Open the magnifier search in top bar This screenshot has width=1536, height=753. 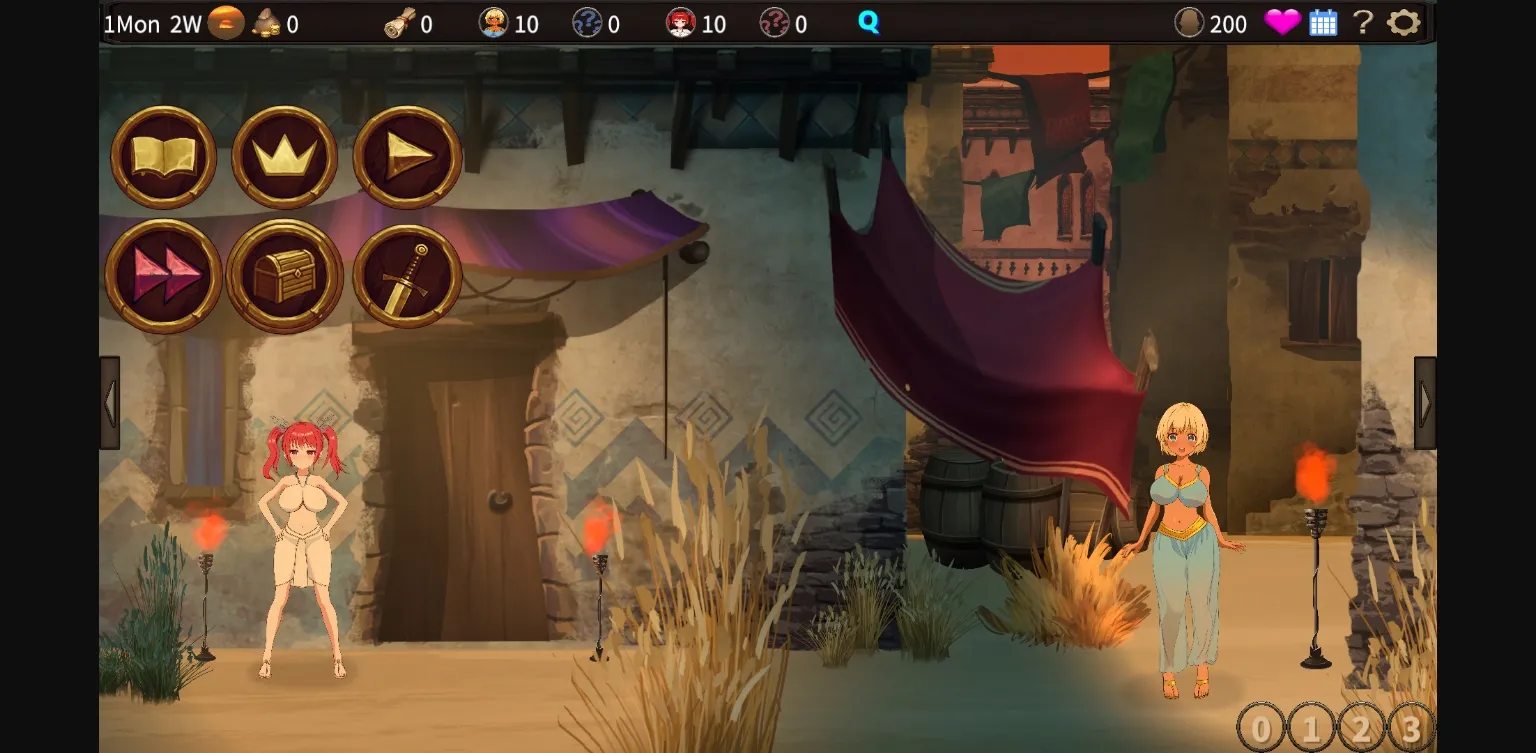tap(867, 22)
